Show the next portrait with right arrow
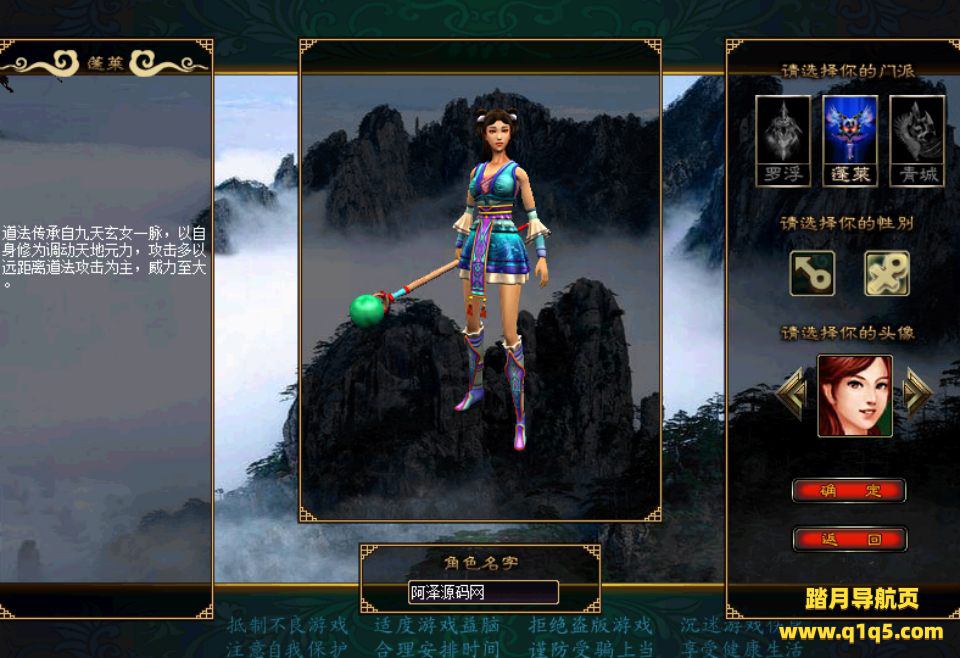 917,394
